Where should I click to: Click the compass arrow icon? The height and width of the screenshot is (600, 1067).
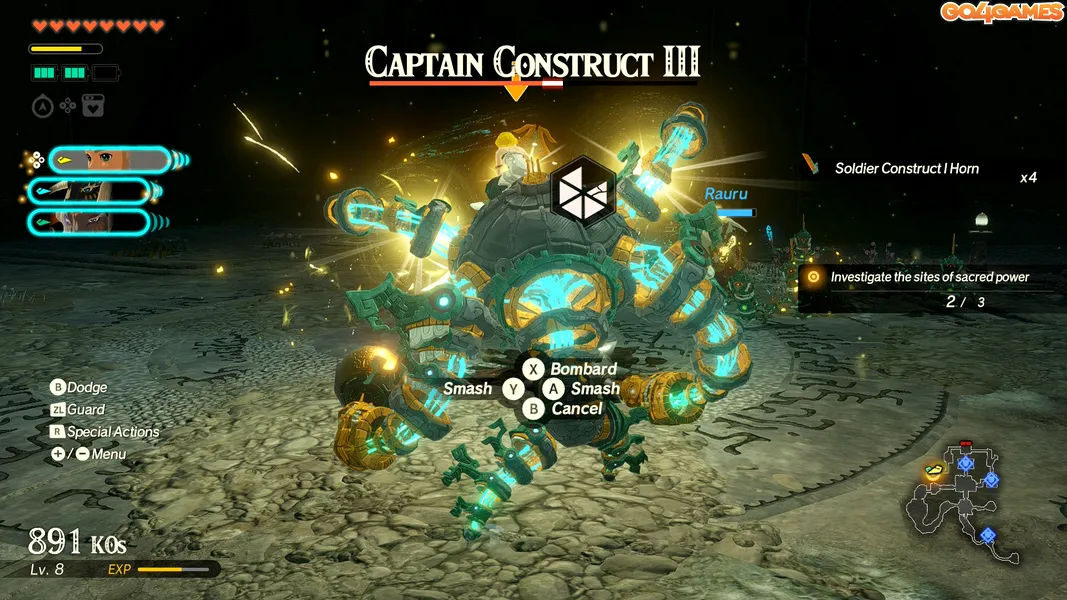click(42, 106)
